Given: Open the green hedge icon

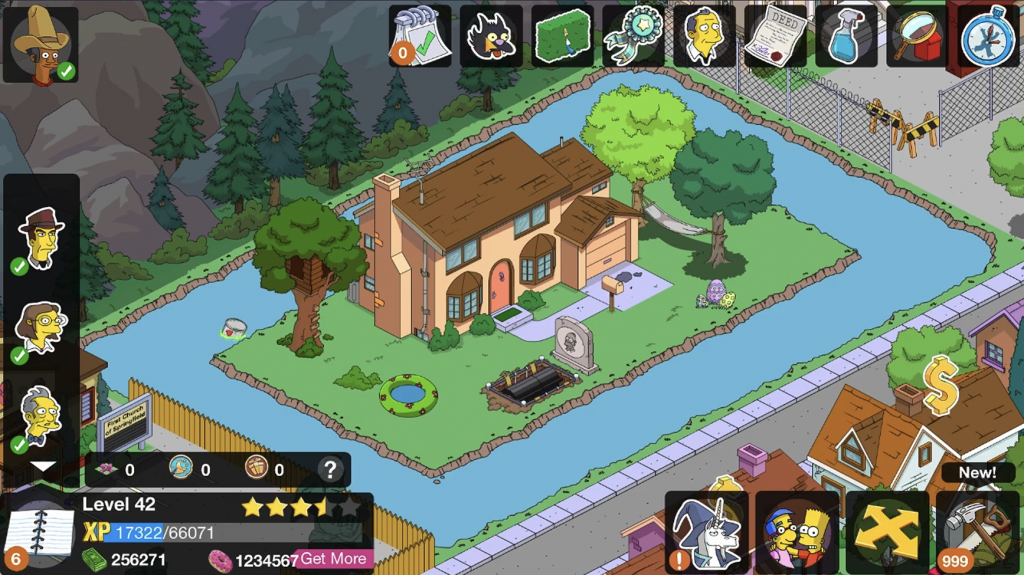Looking at the screenshot, I should coord(562,37).
